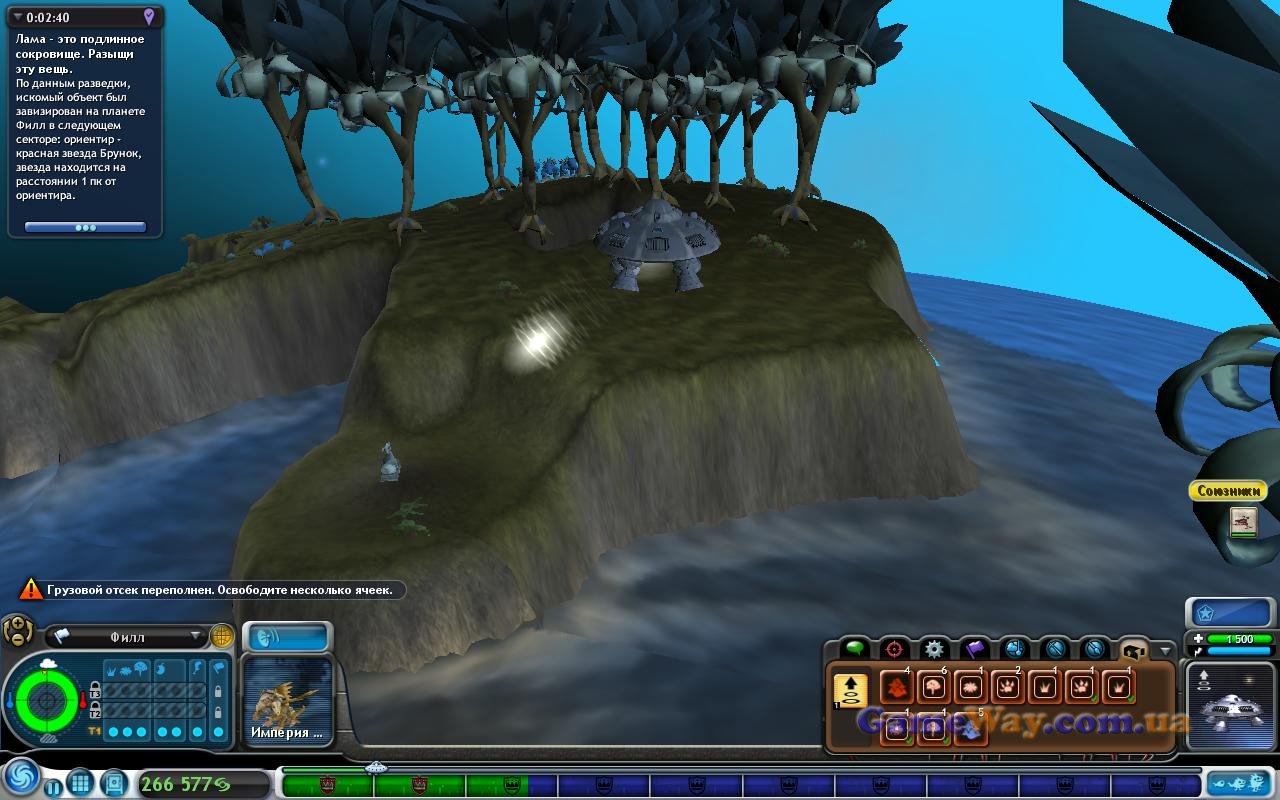Switch to the green speech bubble tab
1280x800 pixels.
[854, 648]
